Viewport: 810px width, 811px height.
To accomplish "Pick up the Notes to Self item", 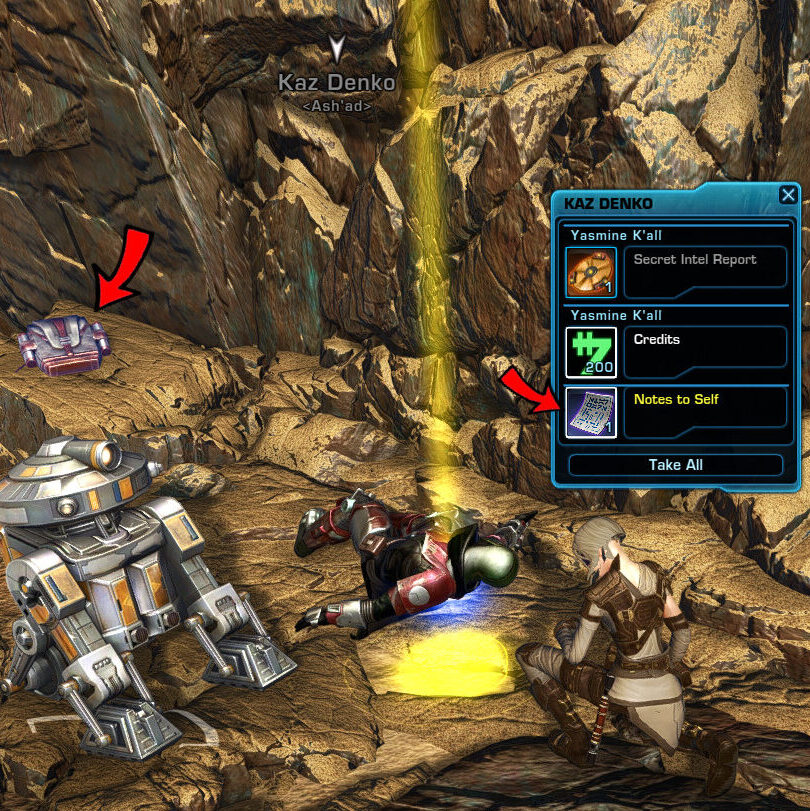I will coord(591,412).
